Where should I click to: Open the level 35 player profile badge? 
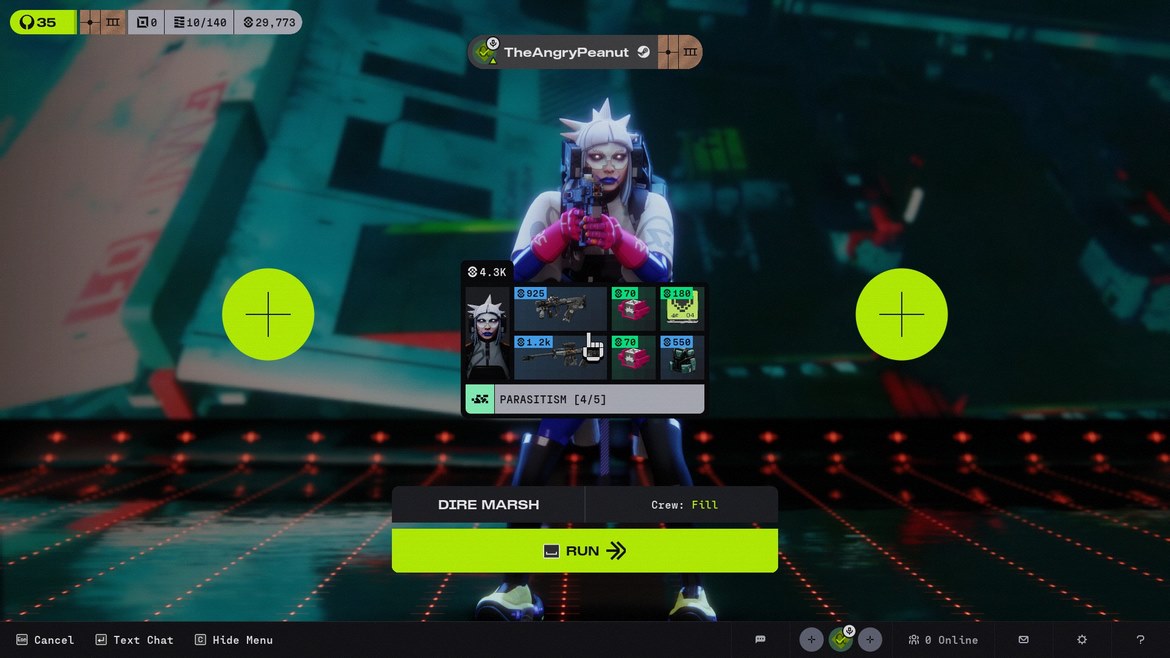point(42,22)
